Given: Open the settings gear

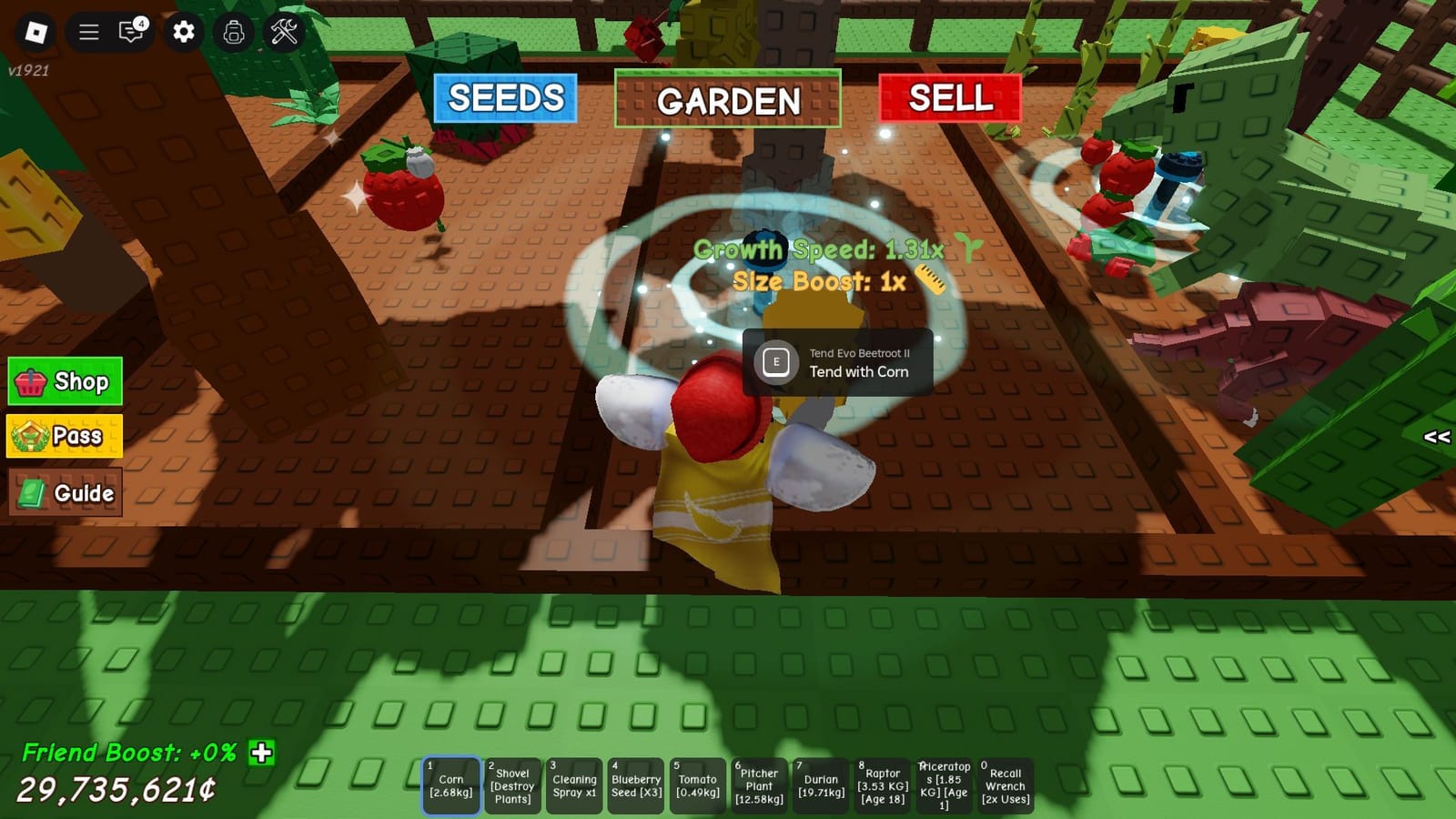Looking at the screenshot, I should pyautogui.click(x=182, y=30).
